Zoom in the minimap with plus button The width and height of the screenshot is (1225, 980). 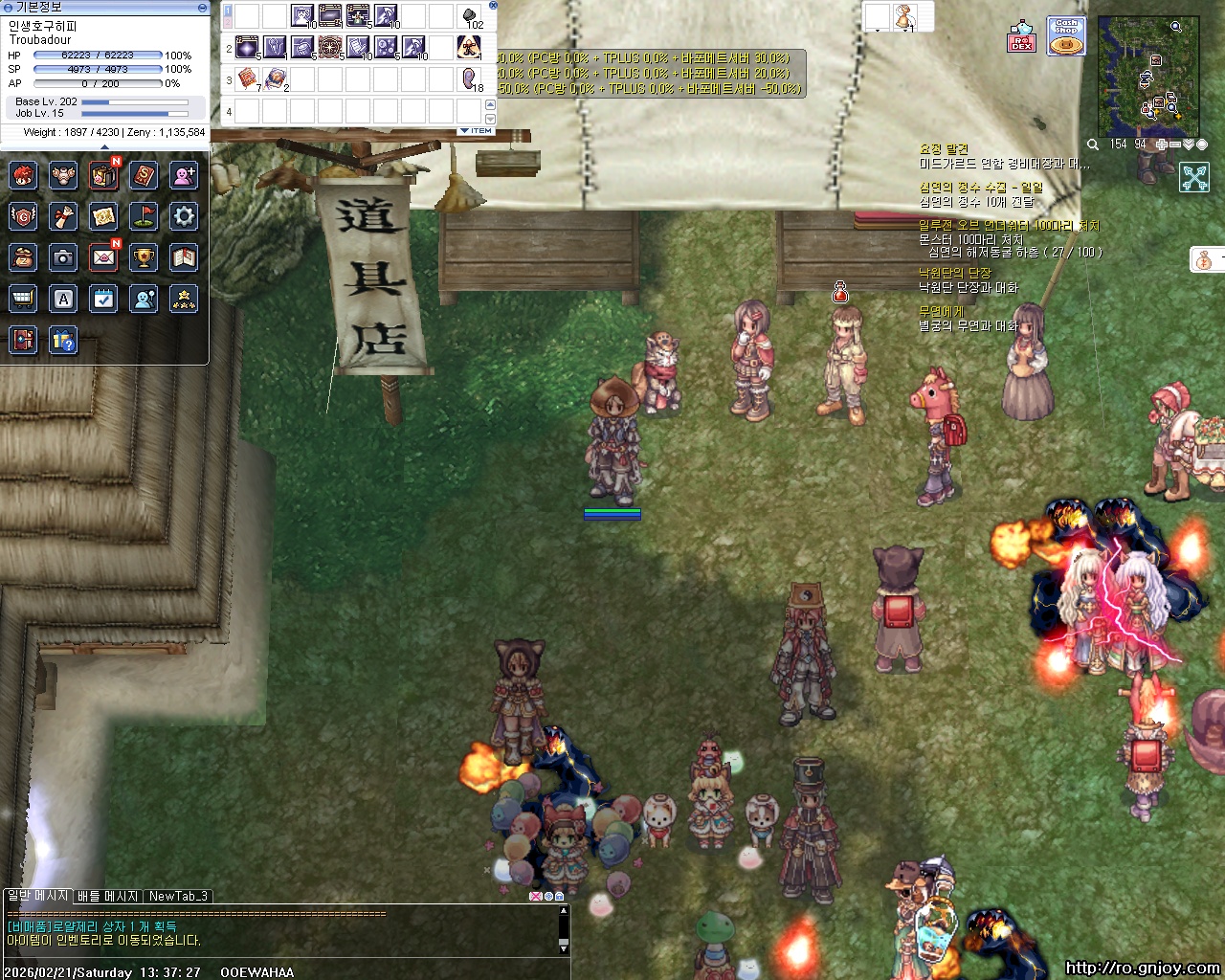[x=1161, y=145]
